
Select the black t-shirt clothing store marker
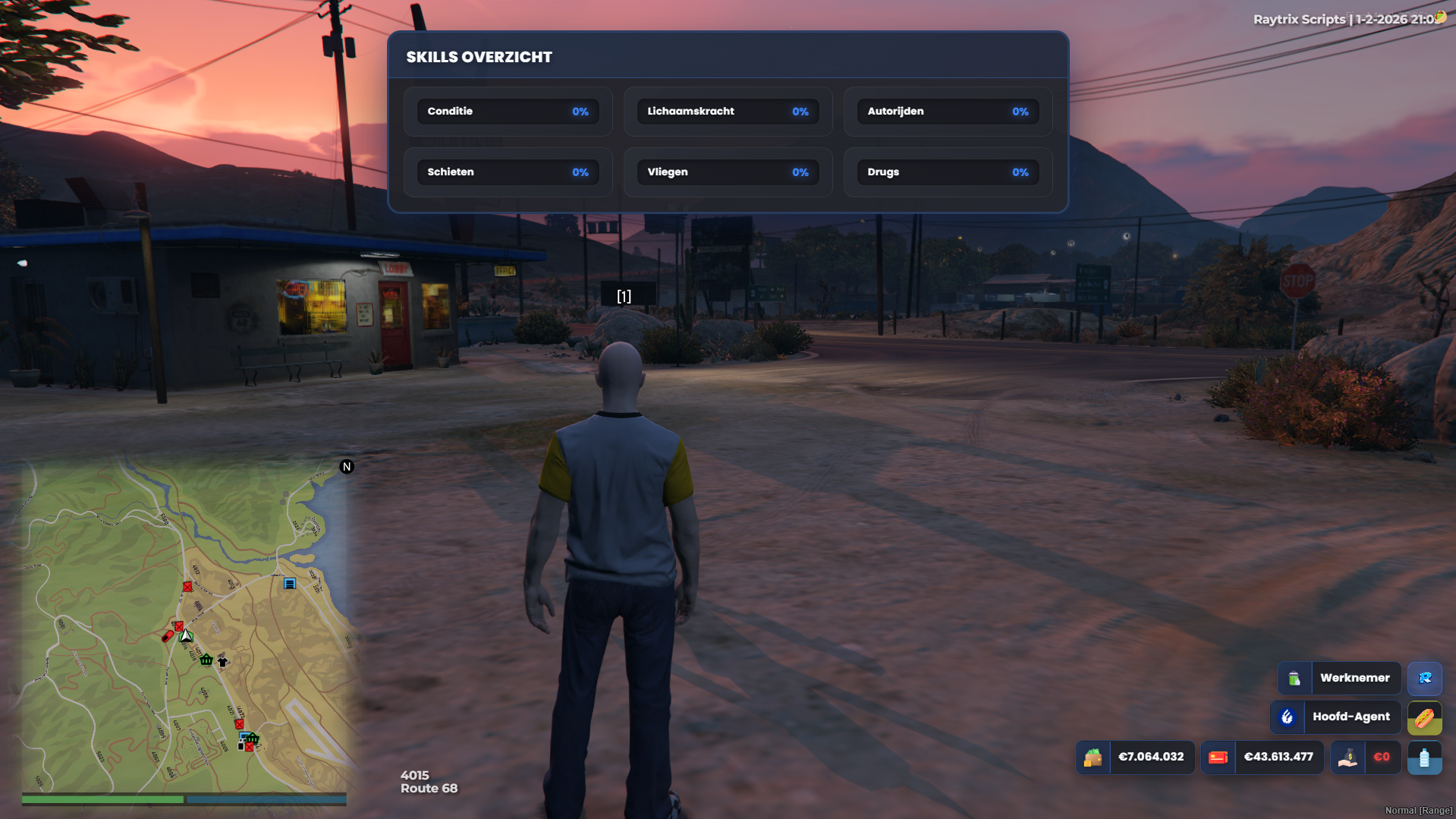(222, 661)
